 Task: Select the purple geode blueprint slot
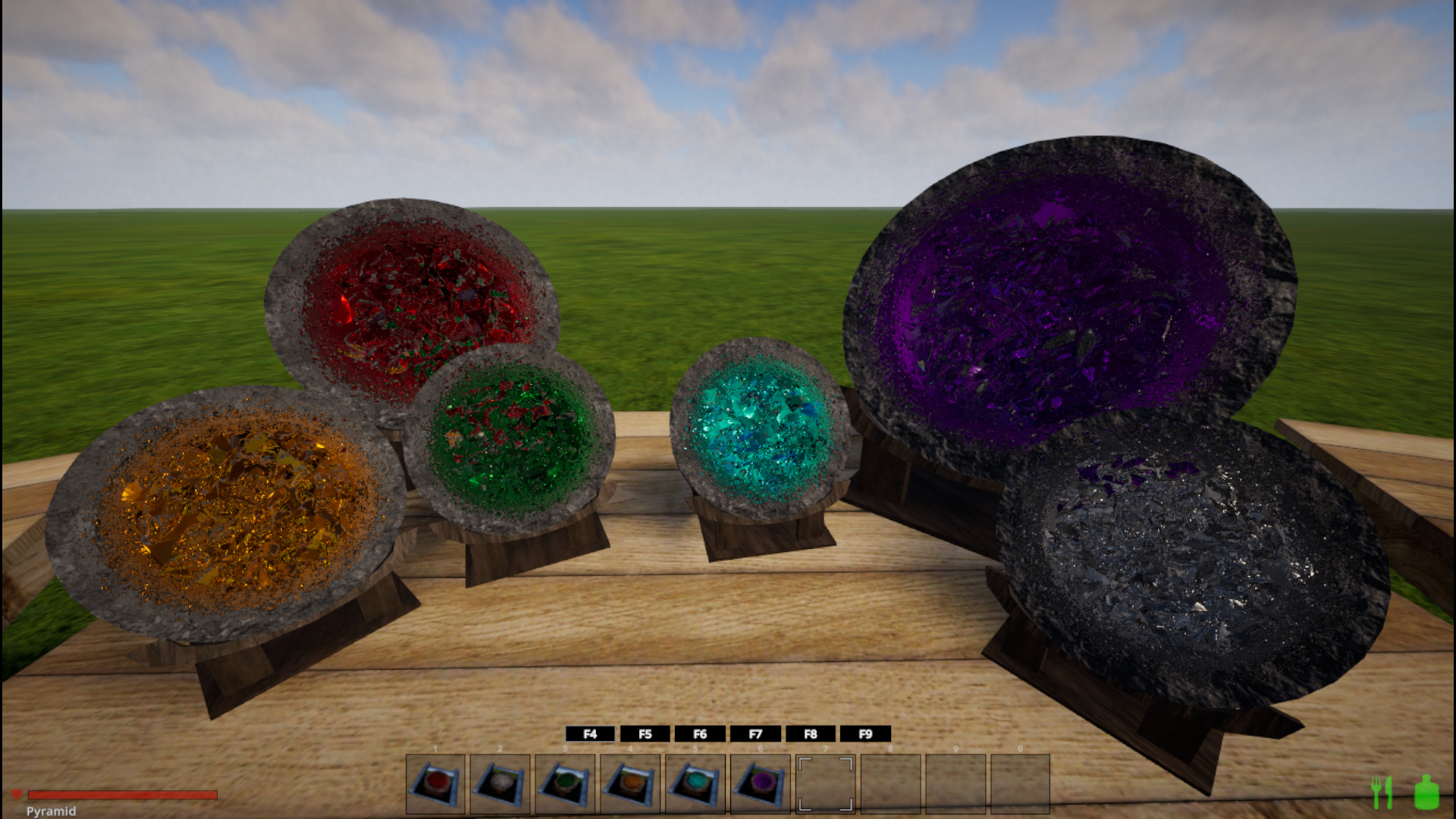coord(761,783)
